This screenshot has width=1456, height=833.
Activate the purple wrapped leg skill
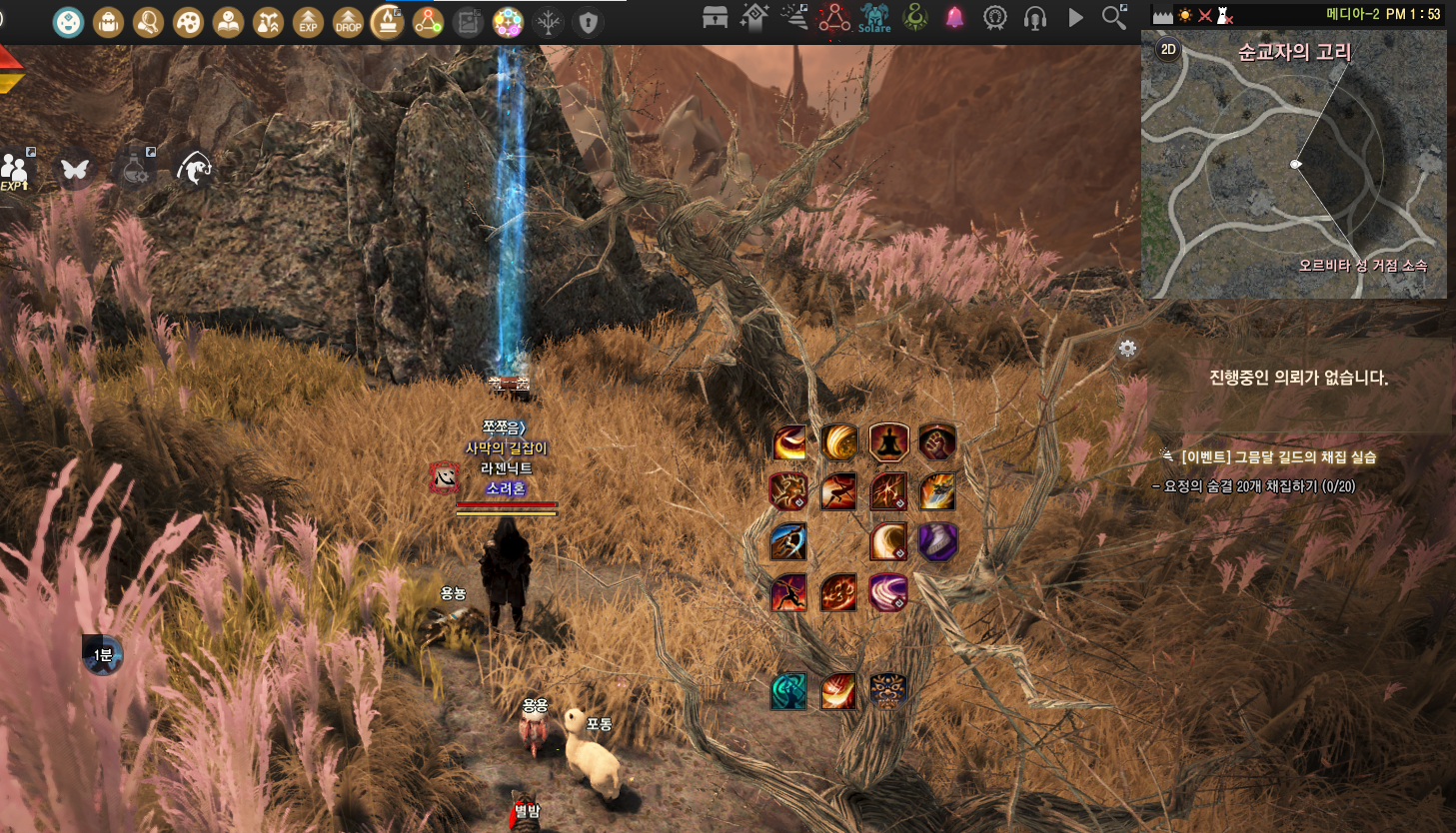(x=937, y=541)
